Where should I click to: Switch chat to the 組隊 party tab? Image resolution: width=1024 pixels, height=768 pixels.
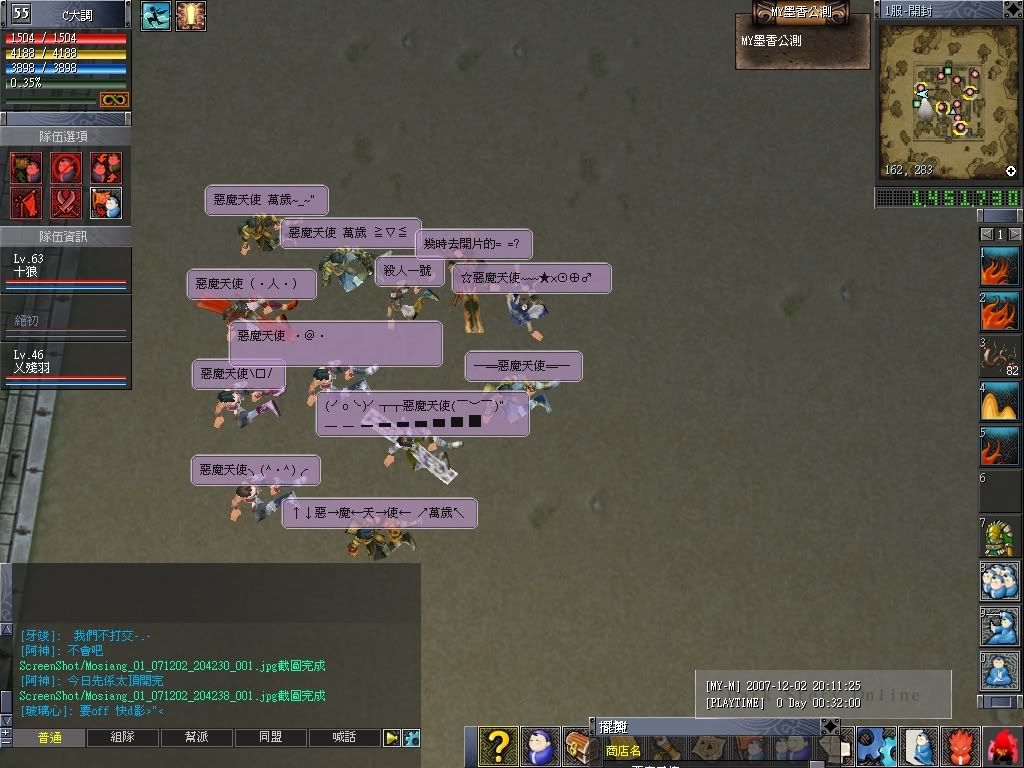pyautogui.click(x=122, y=738)
